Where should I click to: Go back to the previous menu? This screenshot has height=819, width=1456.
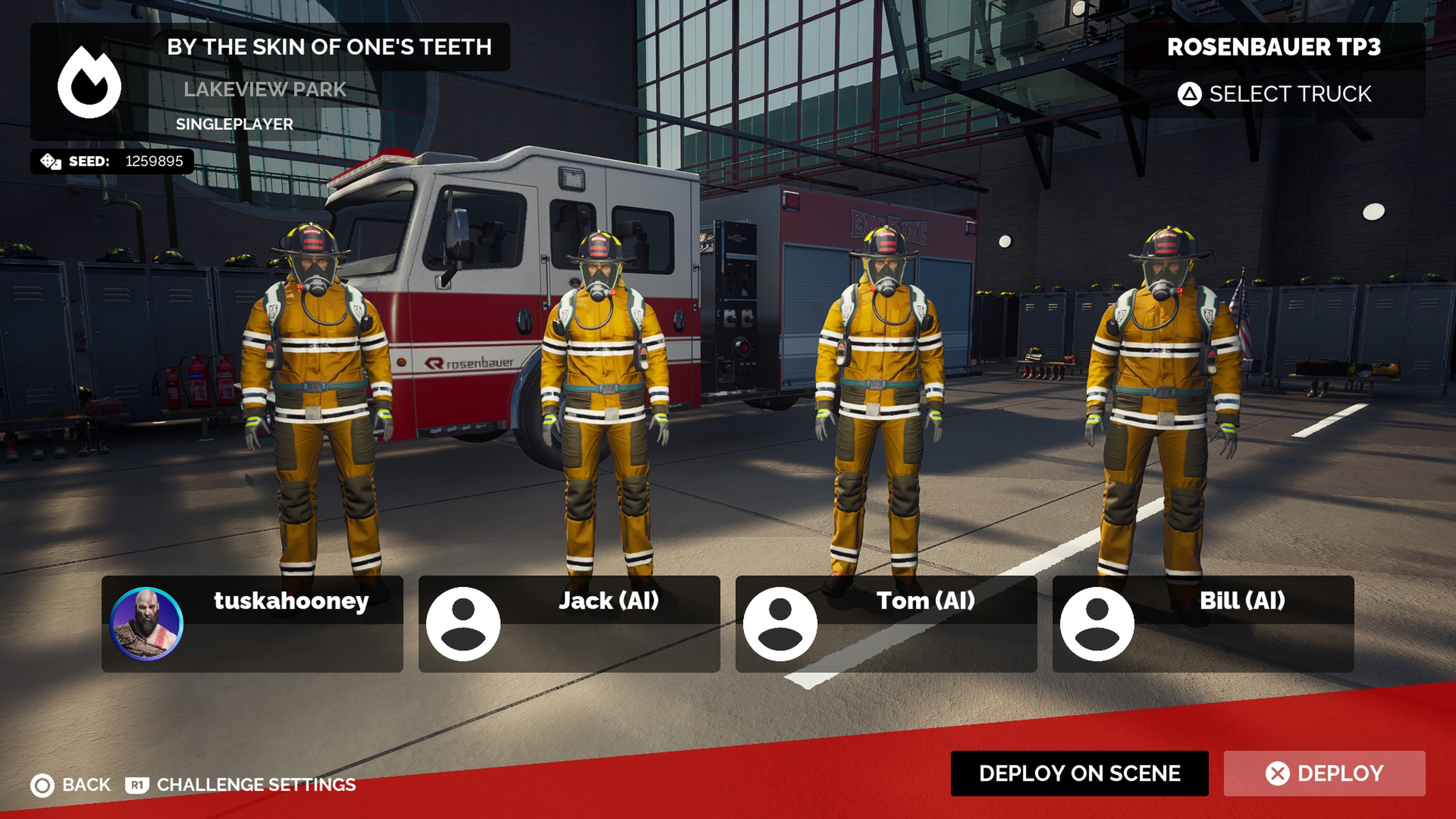click(71, 784)
